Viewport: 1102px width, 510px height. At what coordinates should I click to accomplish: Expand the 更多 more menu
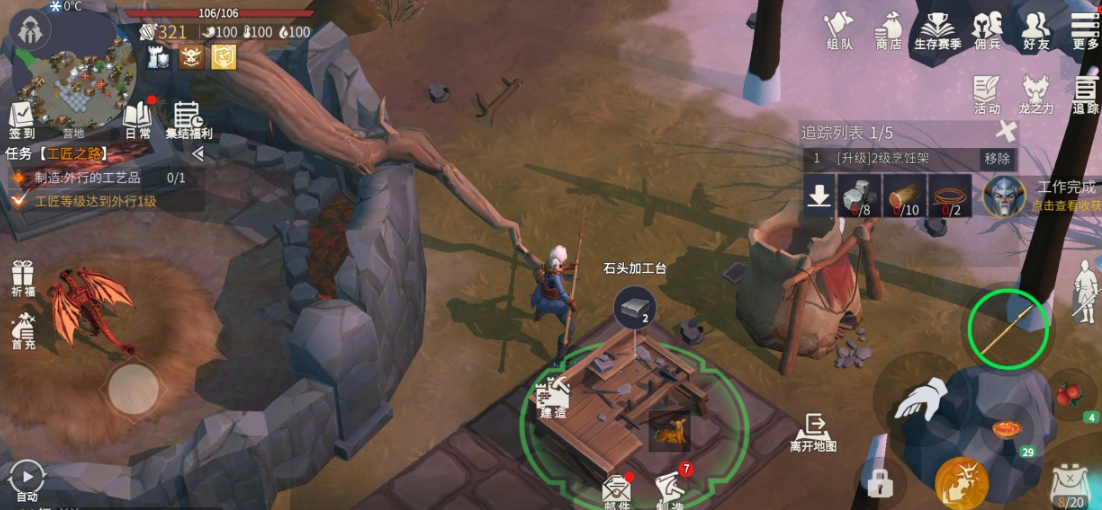[1085, 29]
